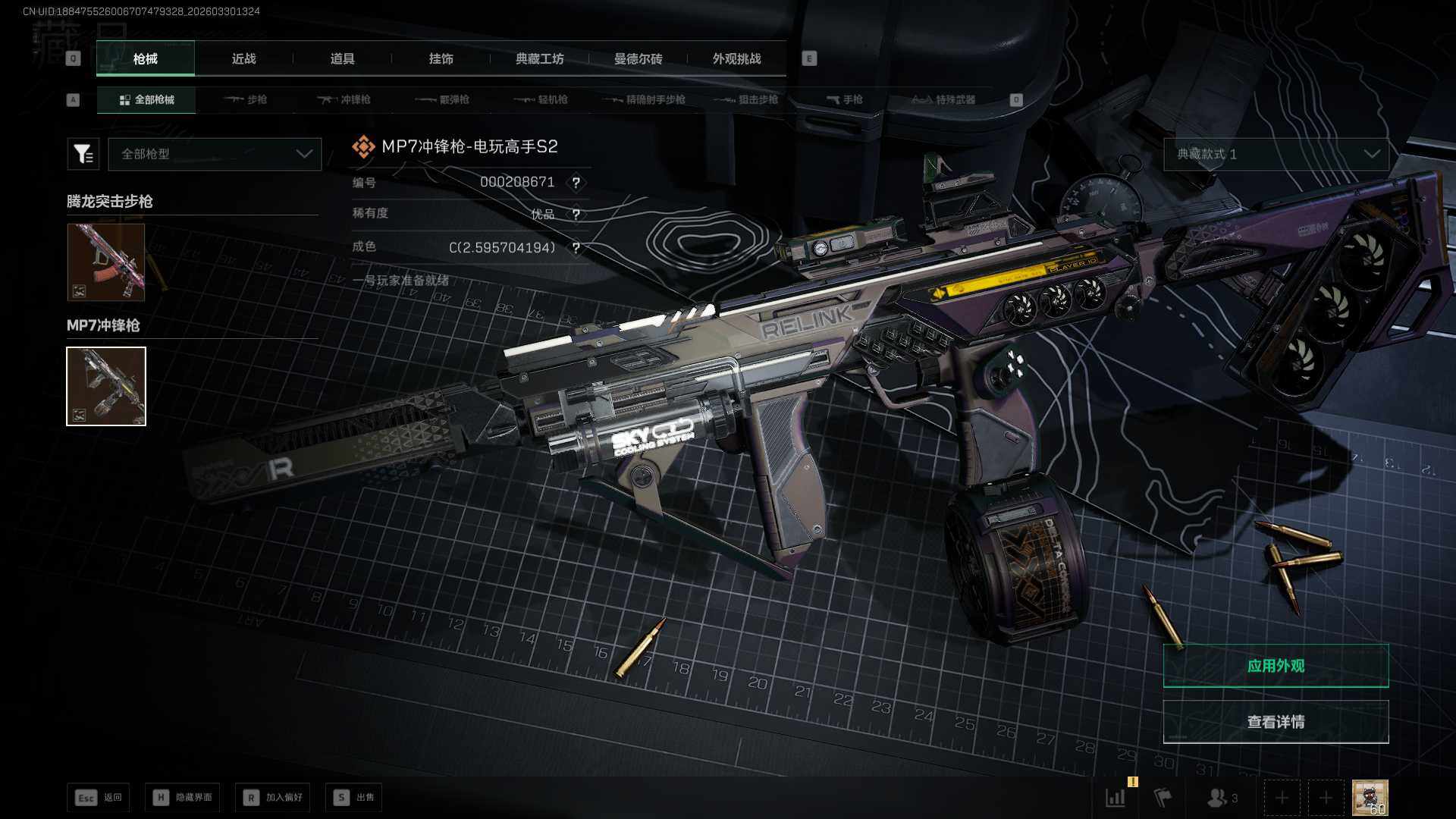
Task: Open the 道具 items tab
Action: click(x=342, y=58)
